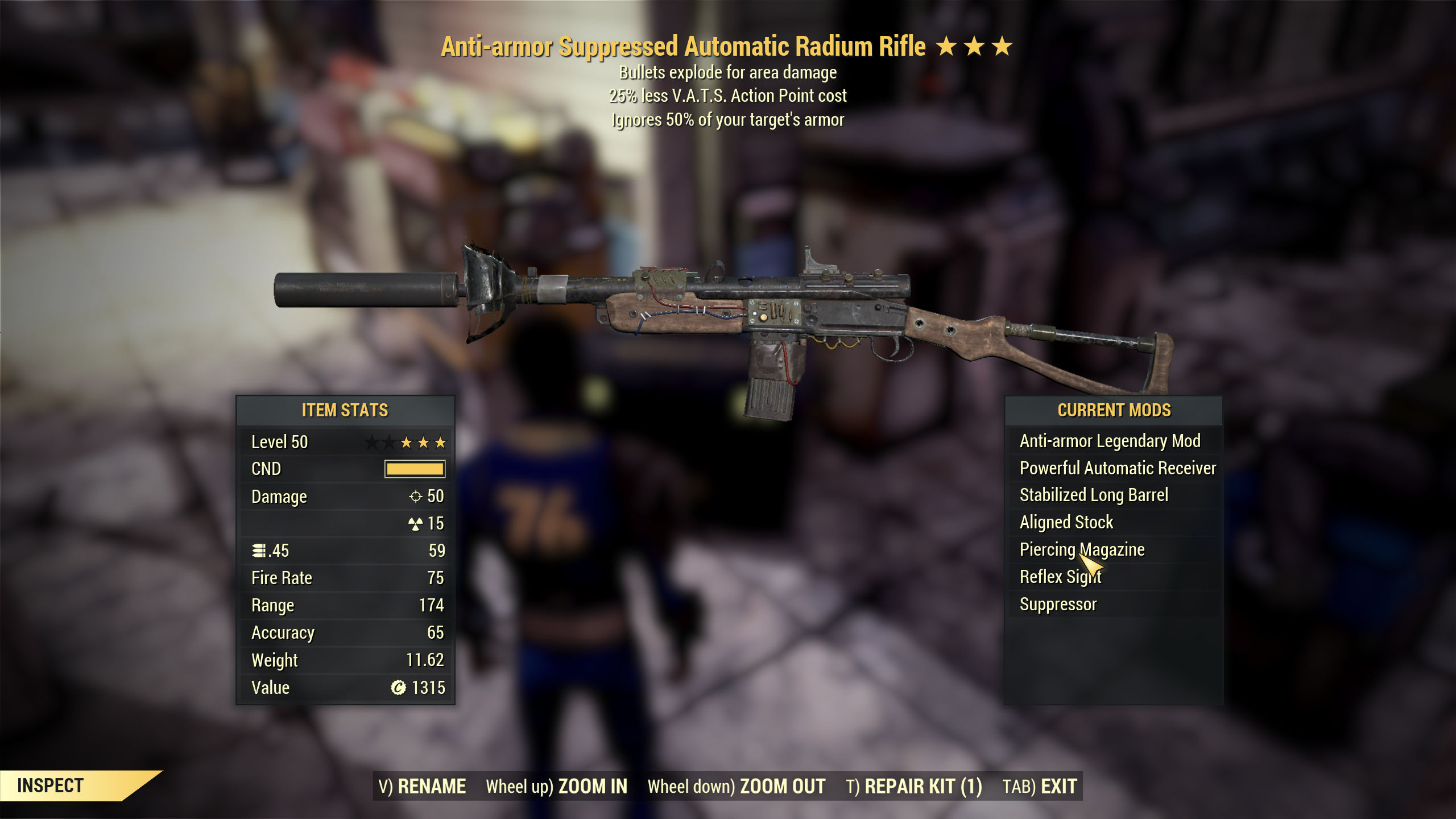Select Anti-armor Legendary Mod entry
The image size is (1456, 819).
click(1111, 441)
